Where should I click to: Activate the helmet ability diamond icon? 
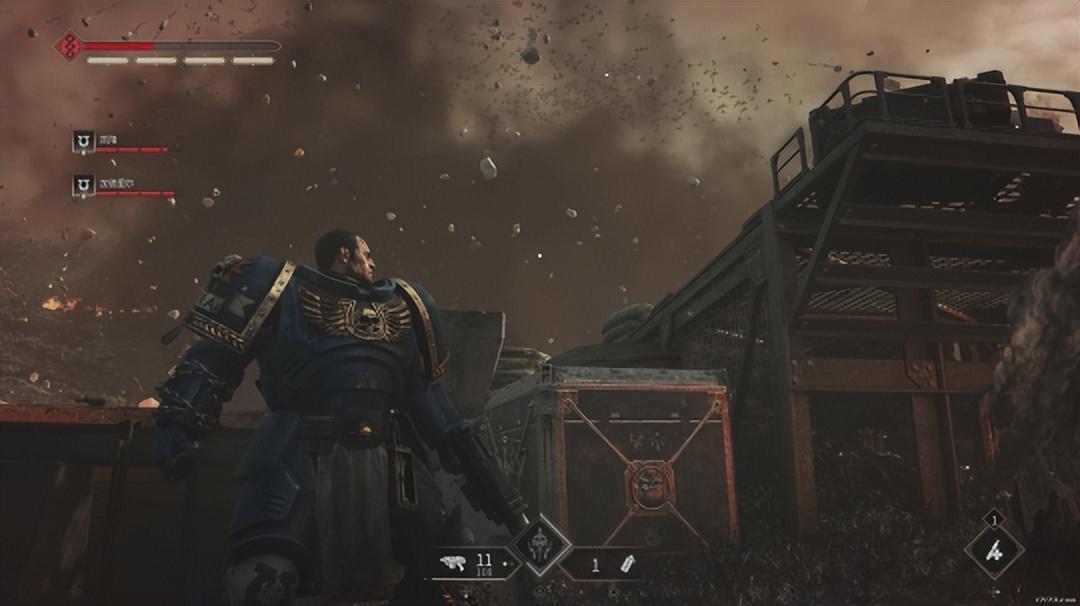[x=541, y=547]
